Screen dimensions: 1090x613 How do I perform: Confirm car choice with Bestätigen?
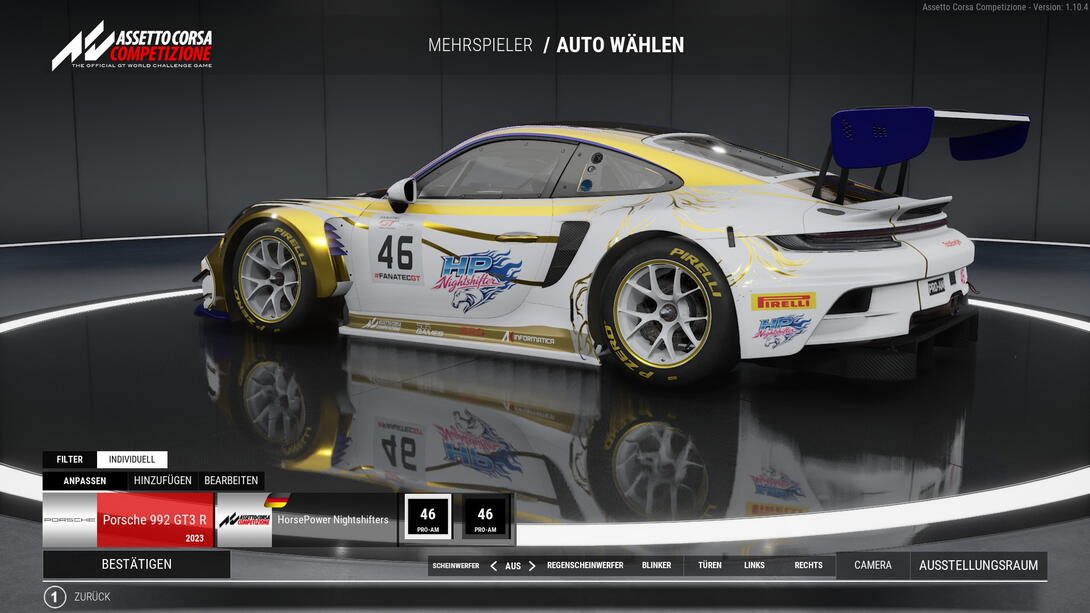click(x=136, y=564)
